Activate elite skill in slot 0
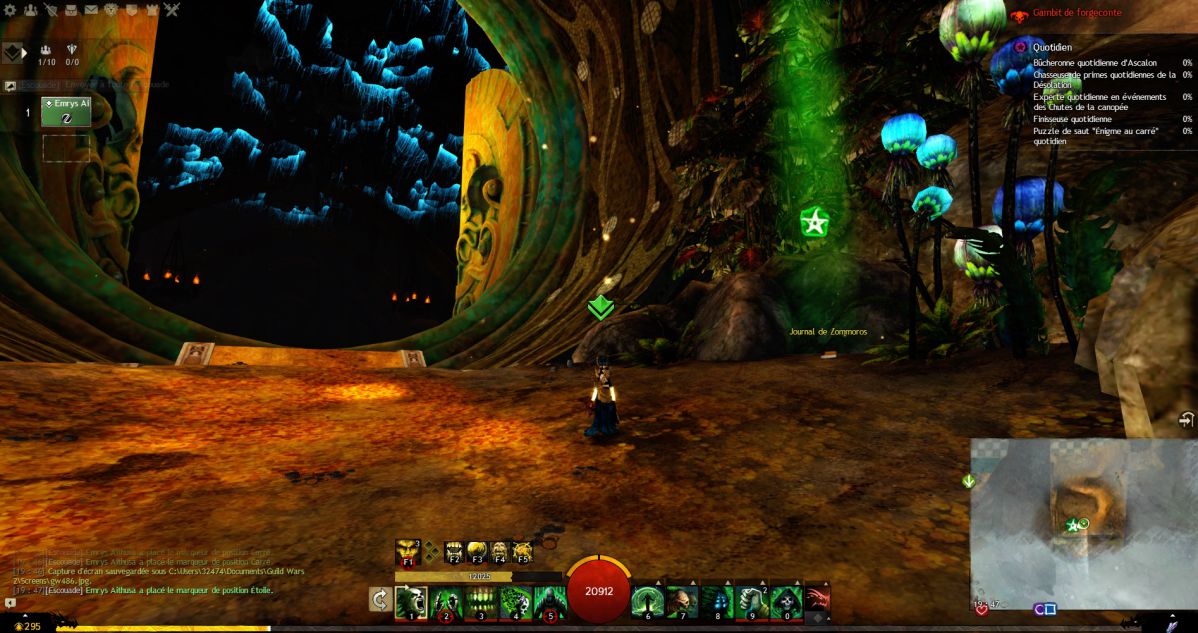Viewport: 1198px width, 633px height. 786,602
